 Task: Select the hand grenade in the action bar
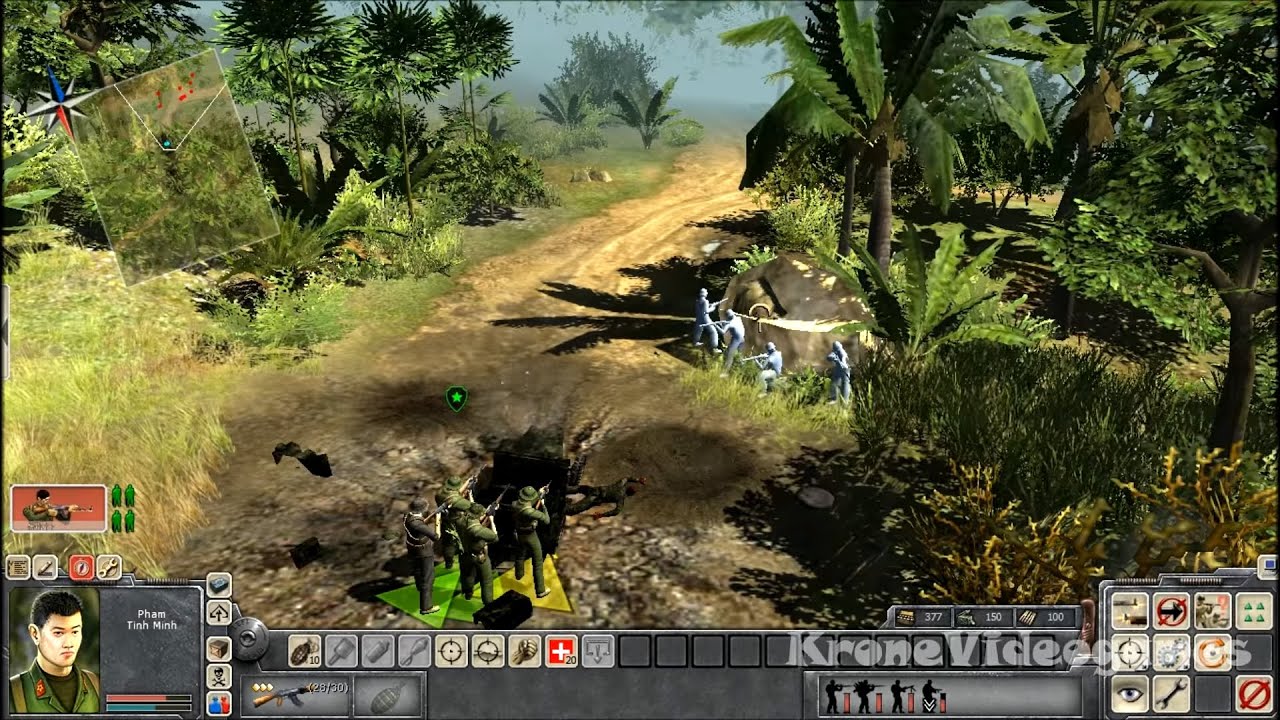coord(305,650)
